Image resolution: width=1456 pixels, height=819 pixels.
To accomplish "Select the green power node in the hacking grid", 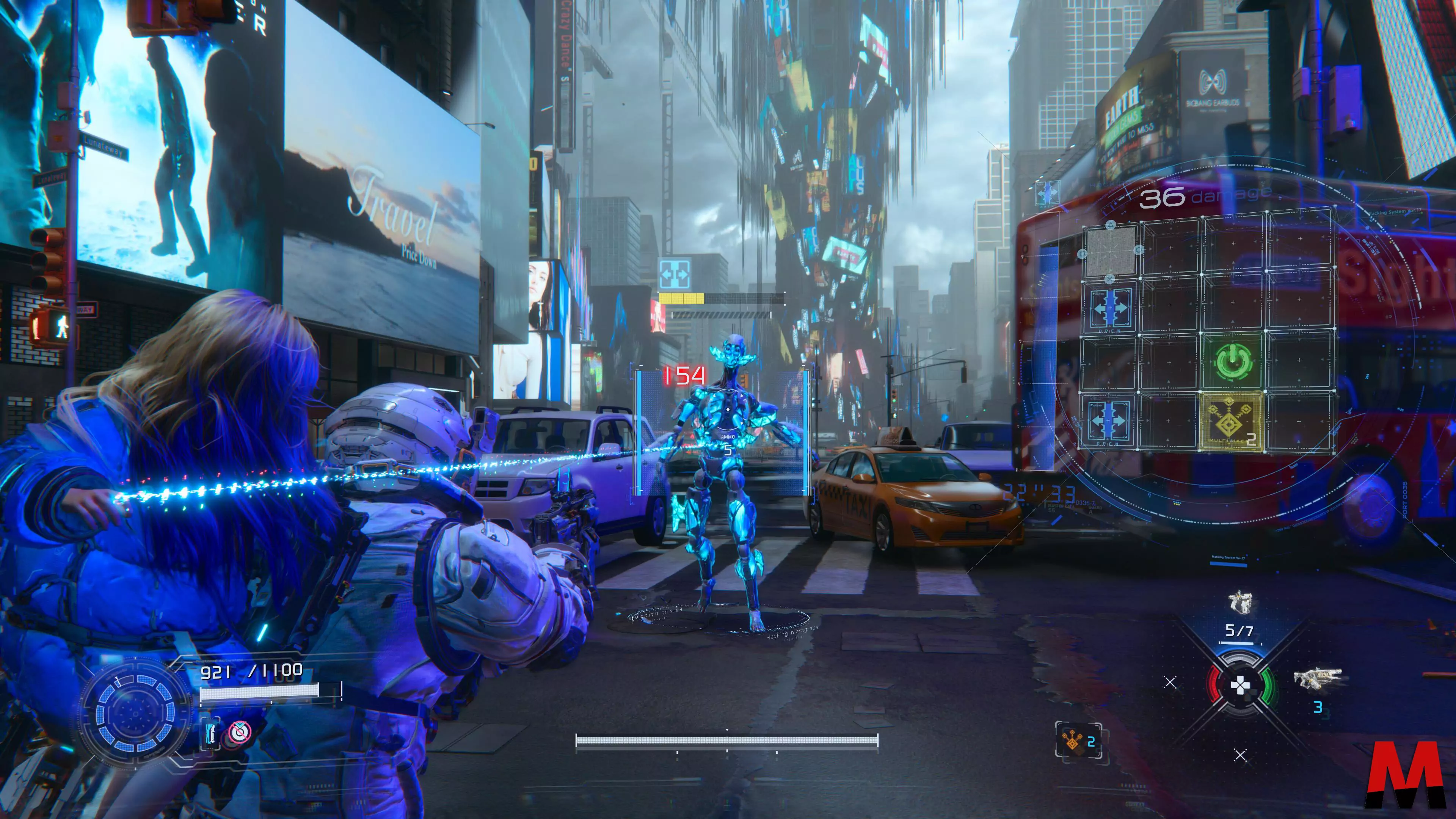I will [x=1233, y=362].
